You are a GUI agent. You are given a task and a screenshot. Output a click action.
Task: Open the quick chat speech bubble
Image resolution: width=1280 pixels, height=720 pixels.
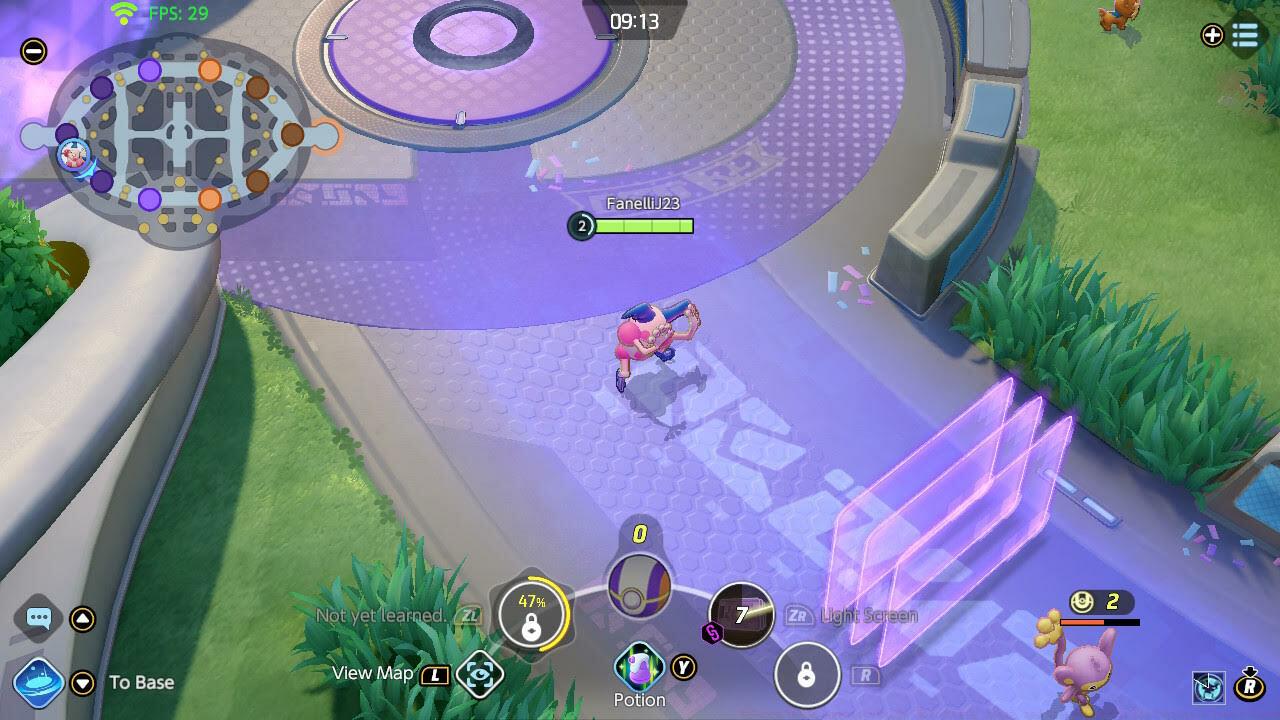point(39,618)
